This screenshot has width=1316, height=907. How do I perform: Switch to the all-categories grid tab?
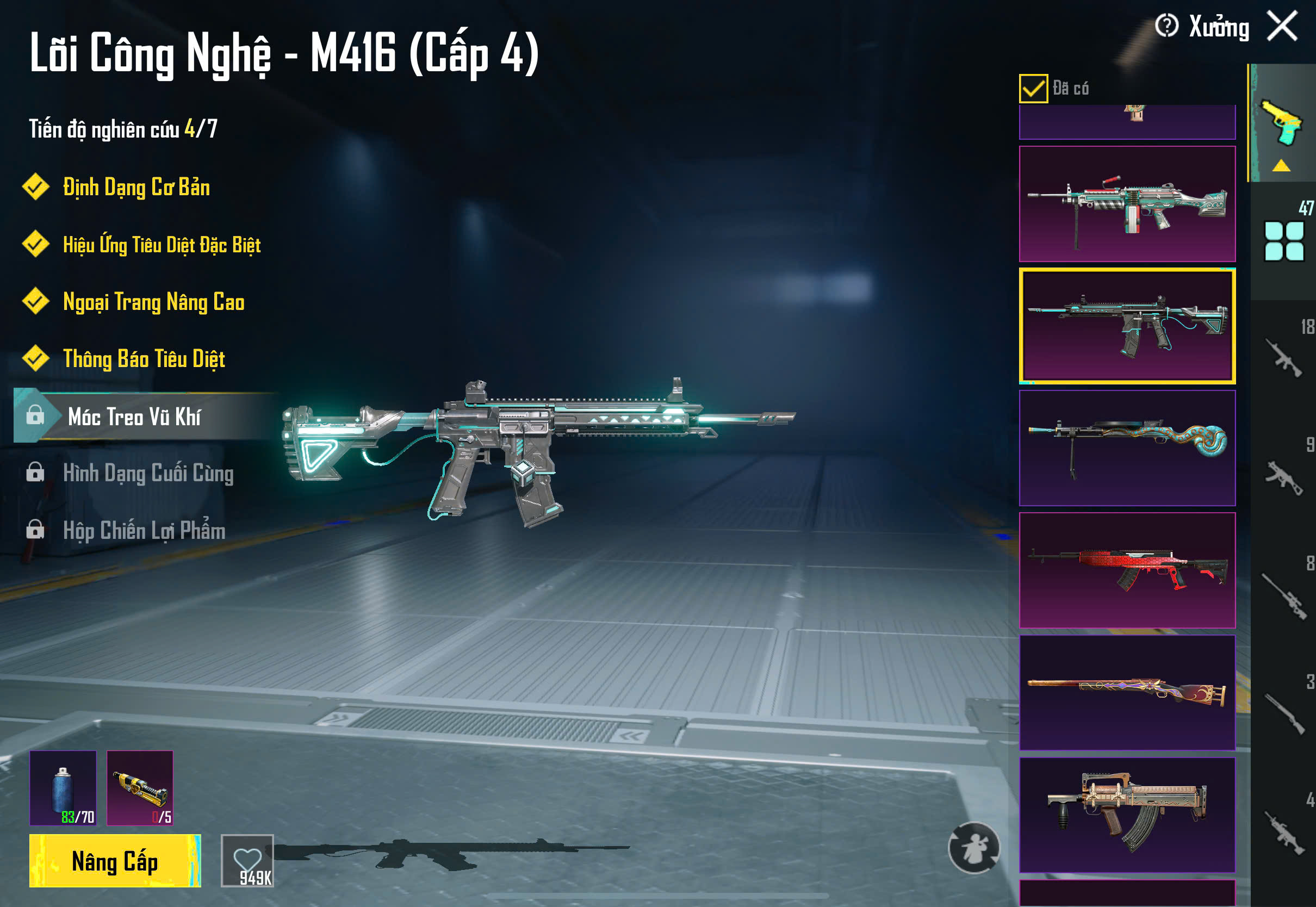(1283, 241)
